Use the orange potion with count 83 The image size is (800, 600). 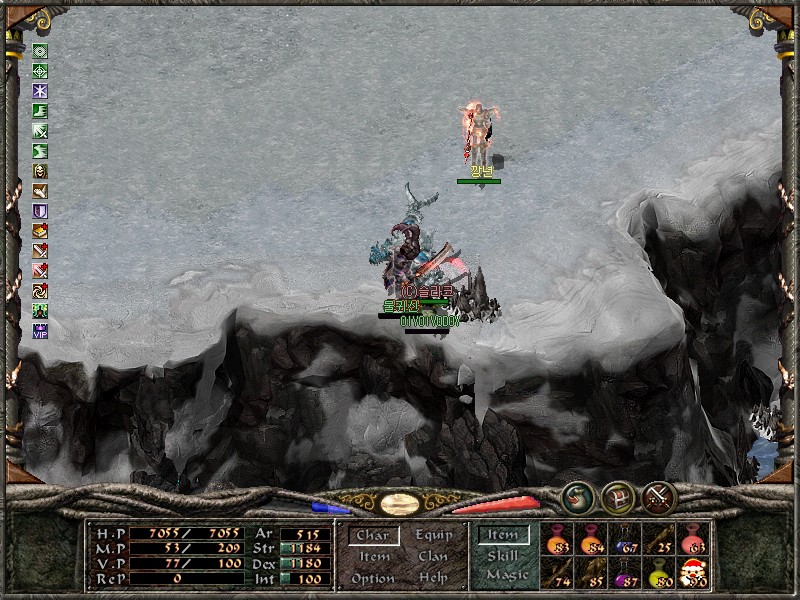click(557, 540)
